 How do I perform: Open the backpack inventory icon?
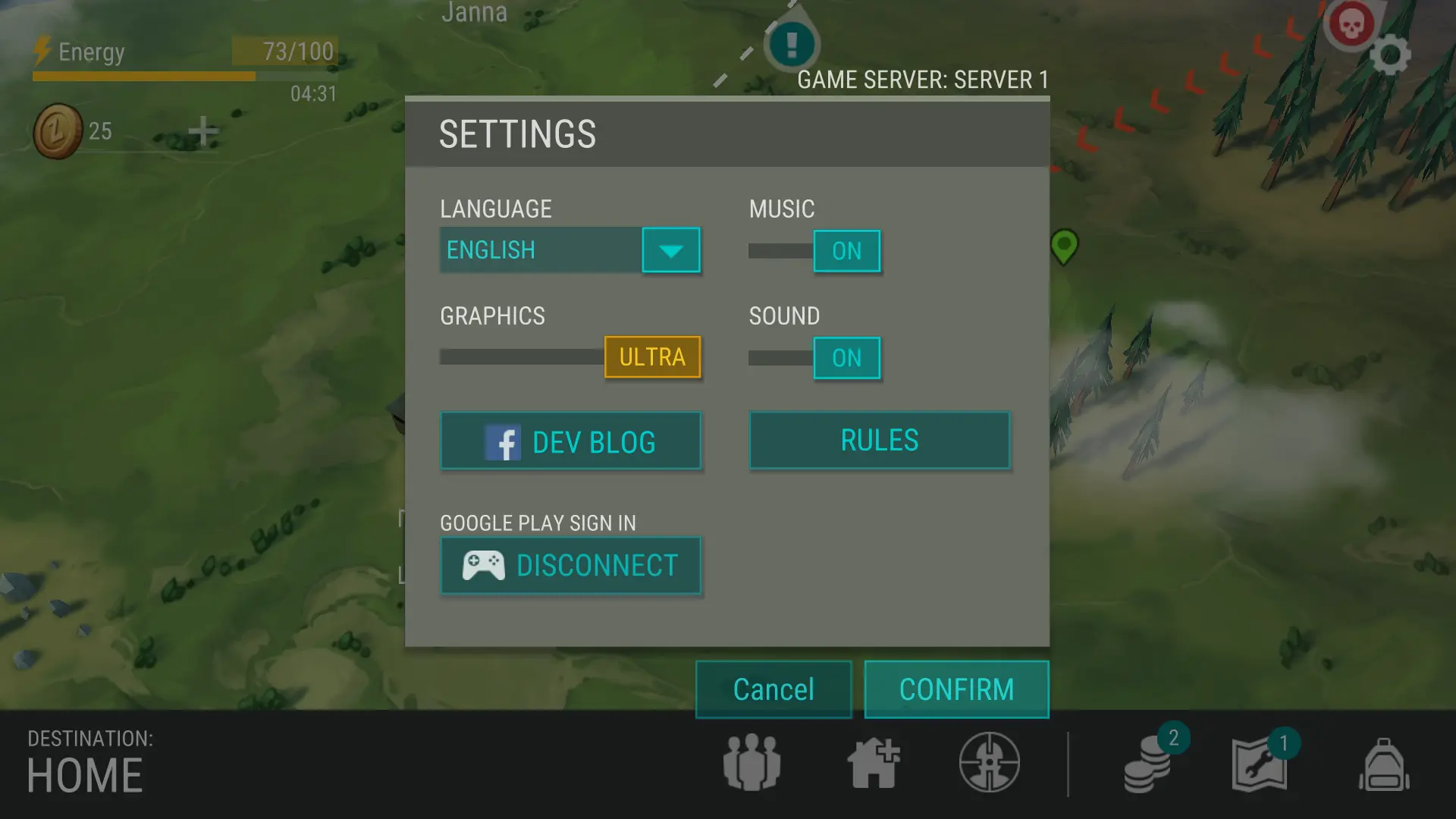click(x=1383, y=764)
